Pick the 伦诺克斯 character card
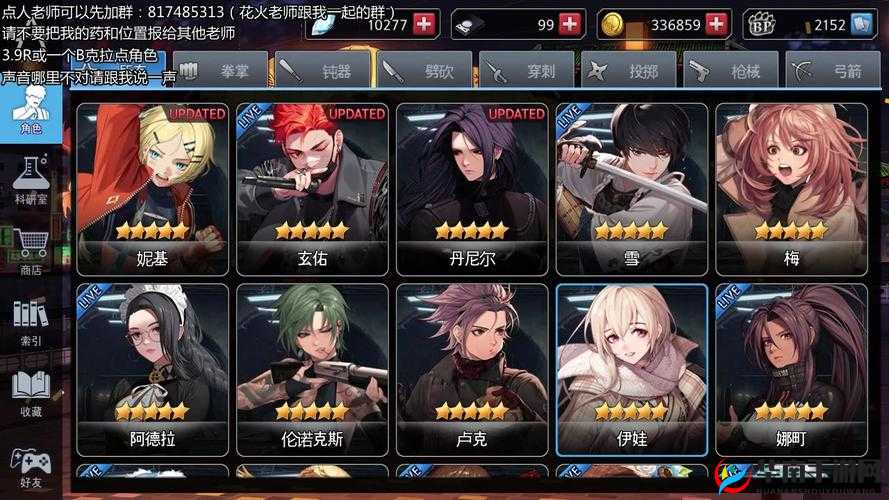This screenshot has height=500, width=889. point(312,370)
